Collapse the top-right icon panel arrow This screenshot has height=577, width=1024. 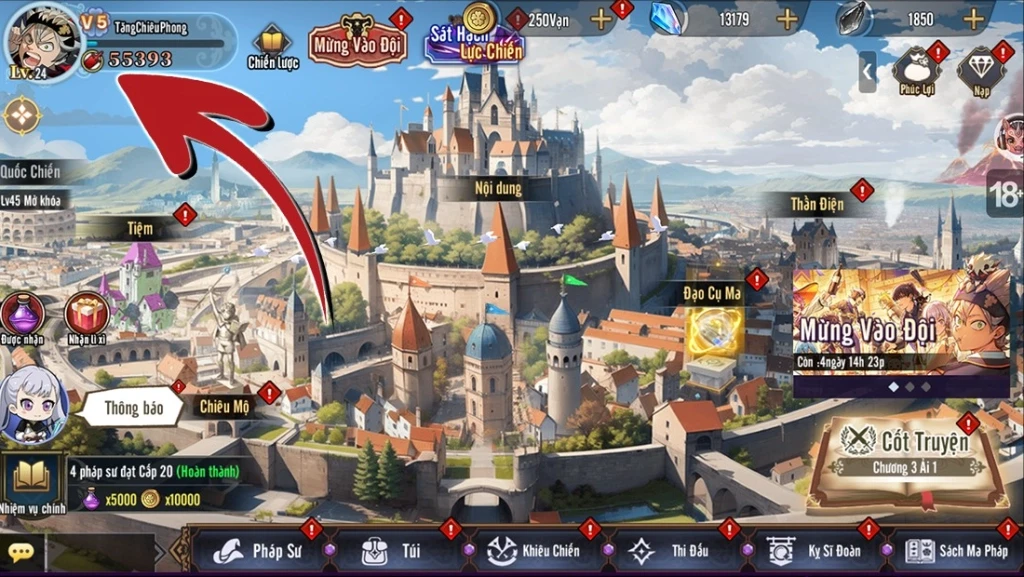(867, 72)
